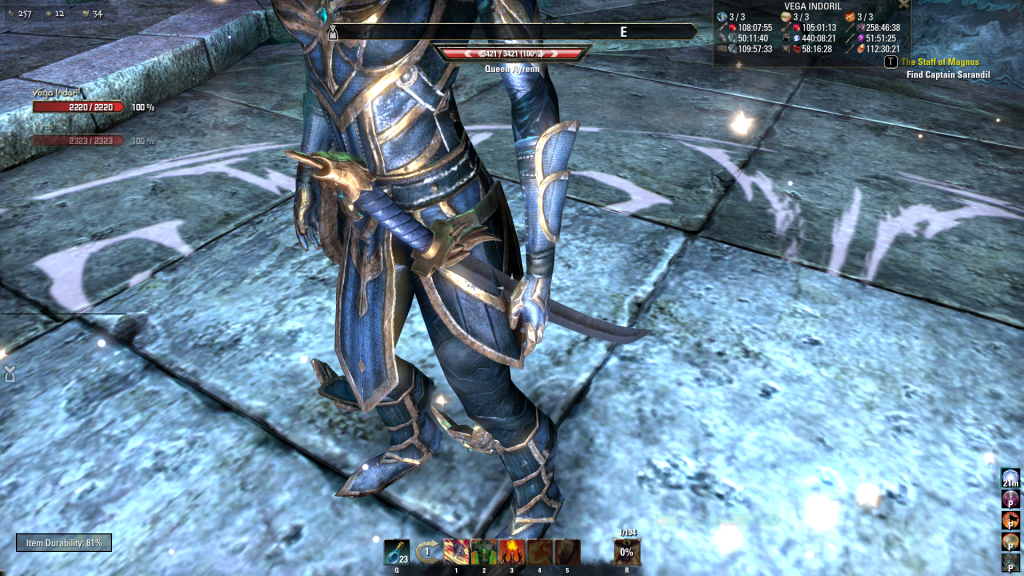Select the Vega Indoril group health frame
Screen dimensions: 1024x576
coord(78,106)
